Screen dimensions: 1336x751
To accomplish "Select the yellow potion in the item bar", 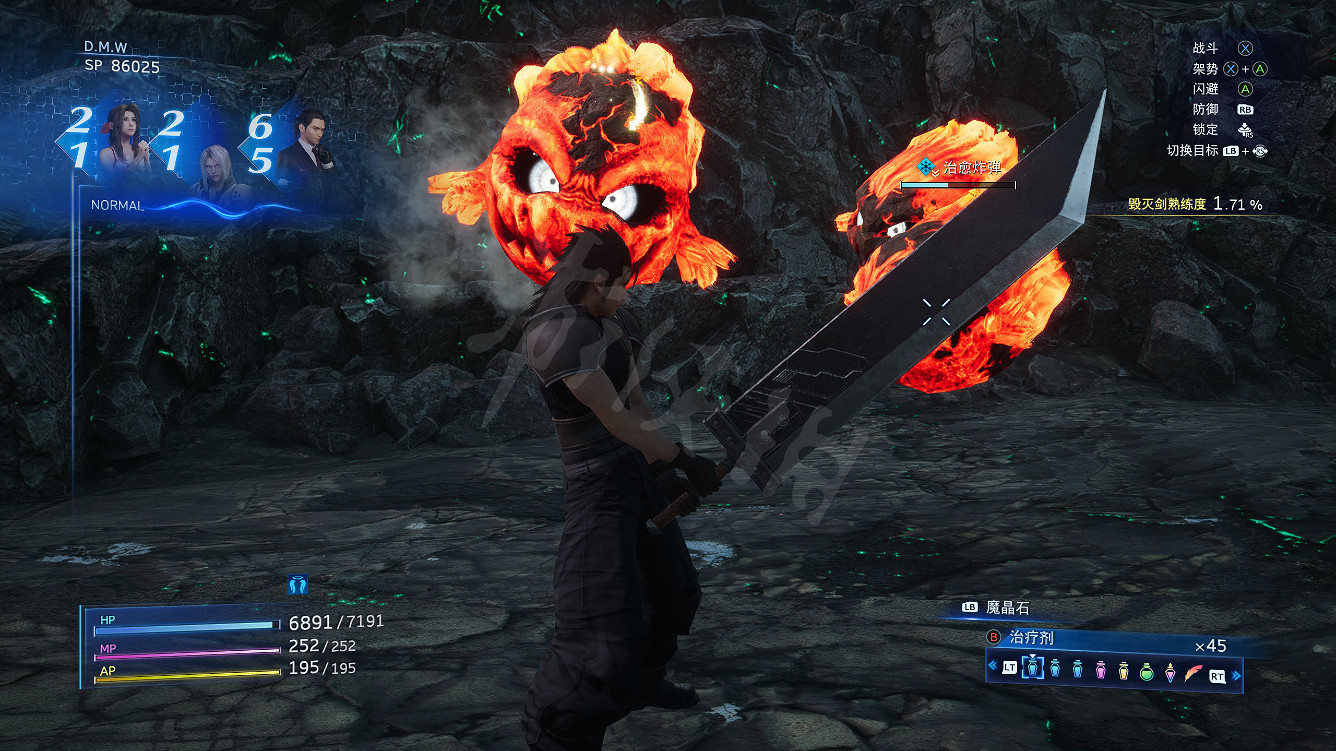I will (x=1123, y=670).
